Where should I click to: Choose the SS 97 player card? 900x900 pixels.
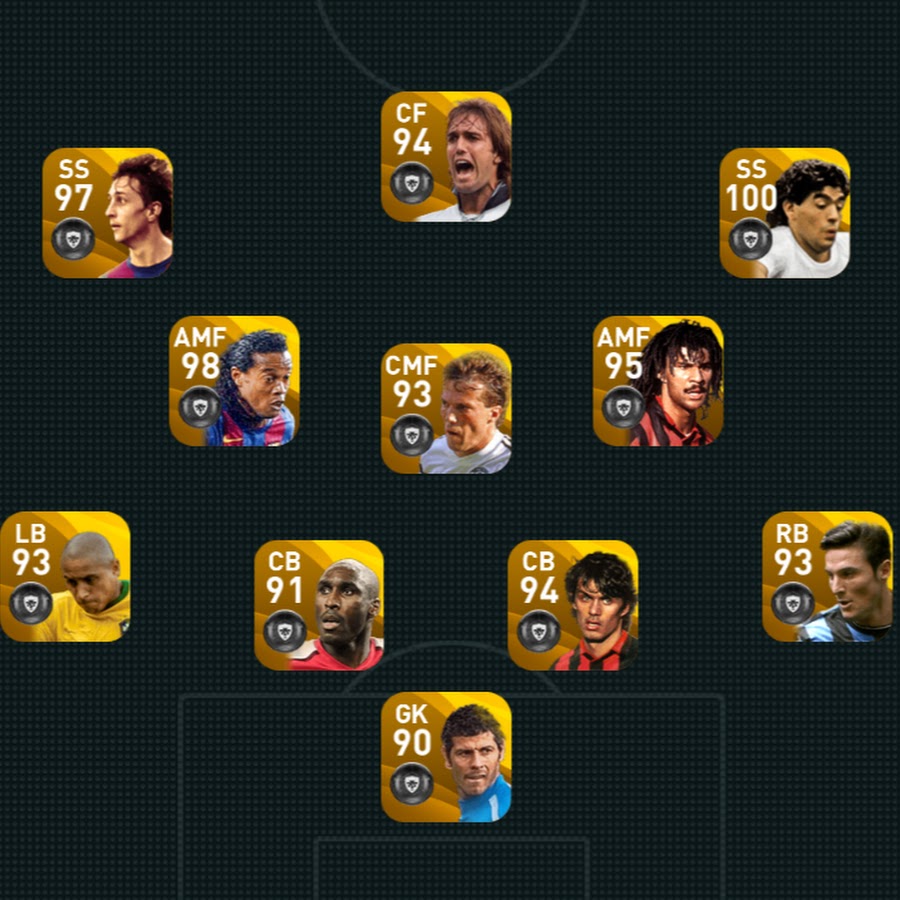pyautogui.click(x=107, y=213)
